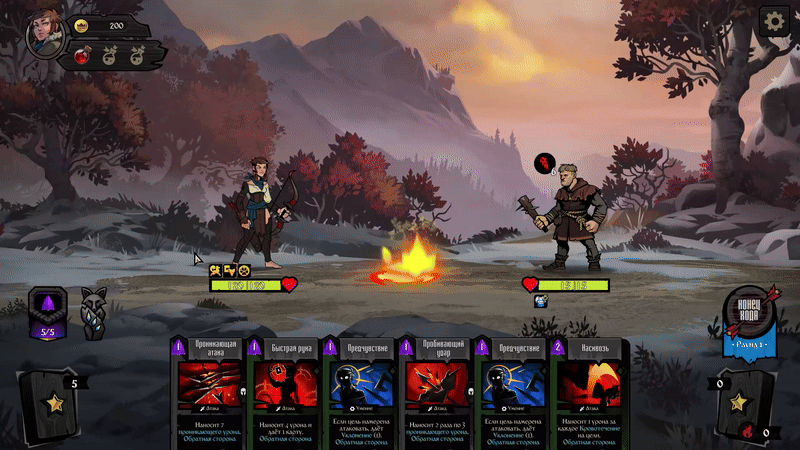This screenshot has width=800, height=450.
Task: Open the settings gear menu
Action: 774,21
